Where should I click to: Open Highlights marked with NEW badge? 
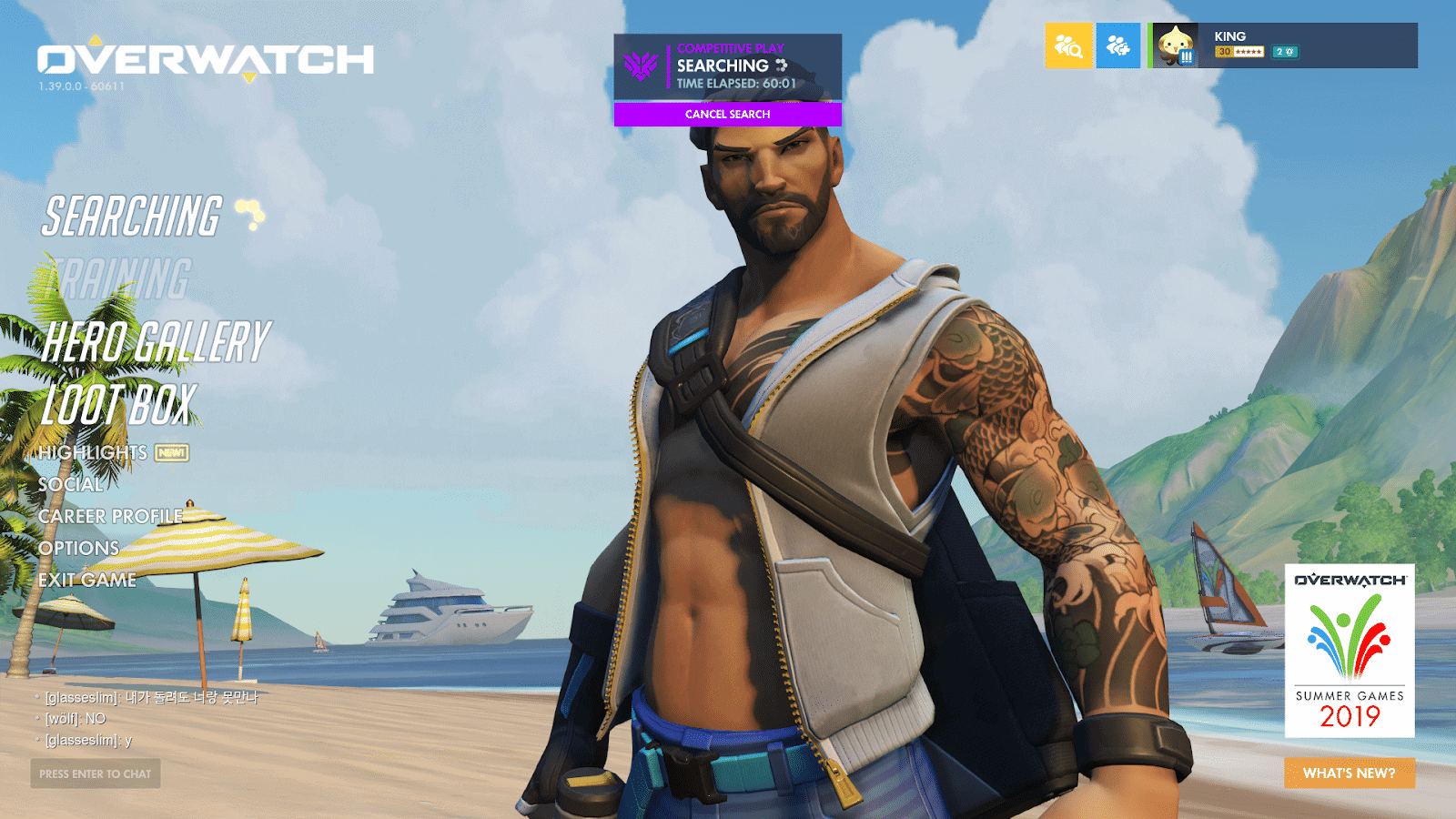94,452
